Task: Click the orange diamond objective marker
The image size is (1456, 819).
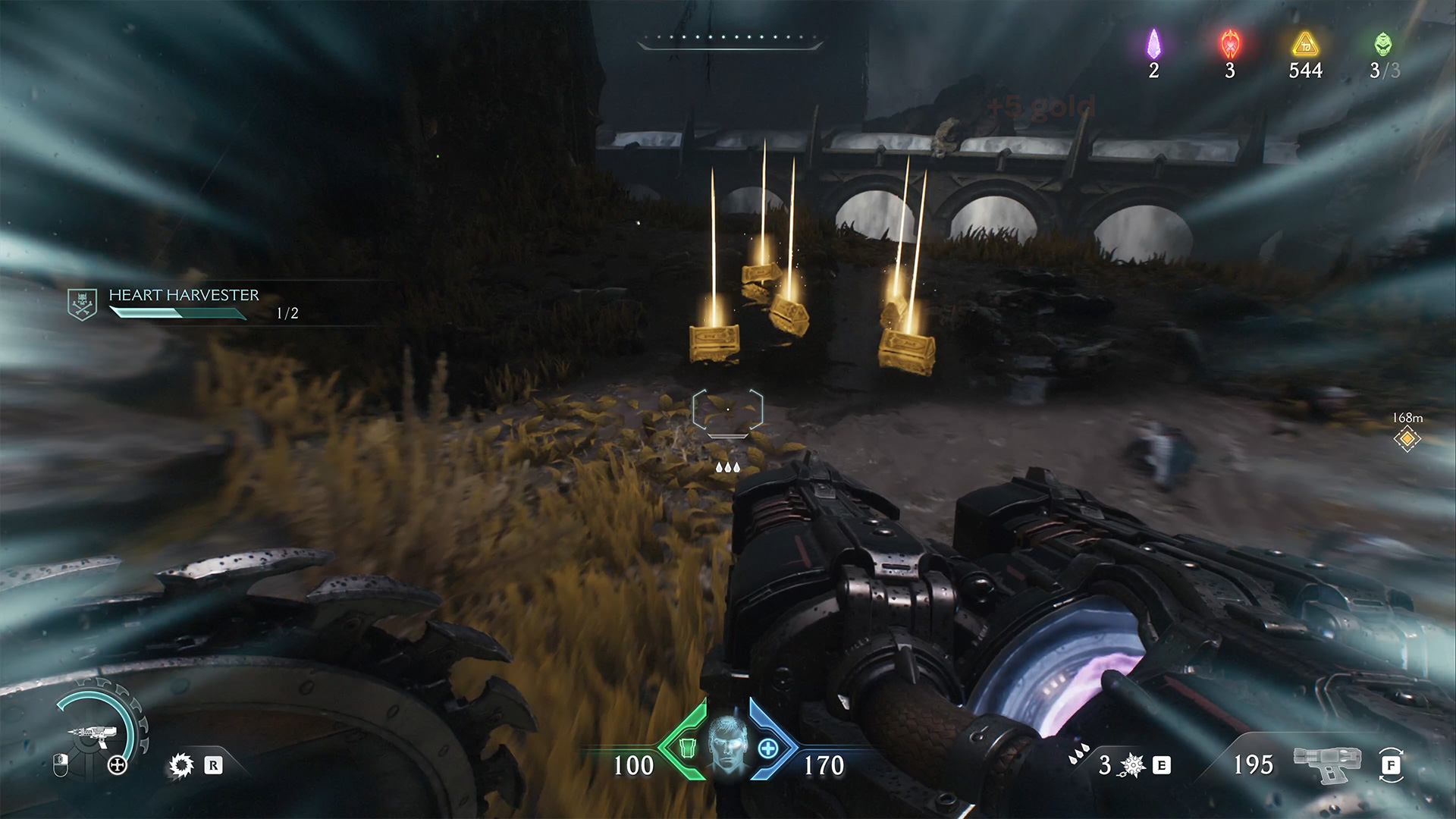Action: tap(1407, 438)
